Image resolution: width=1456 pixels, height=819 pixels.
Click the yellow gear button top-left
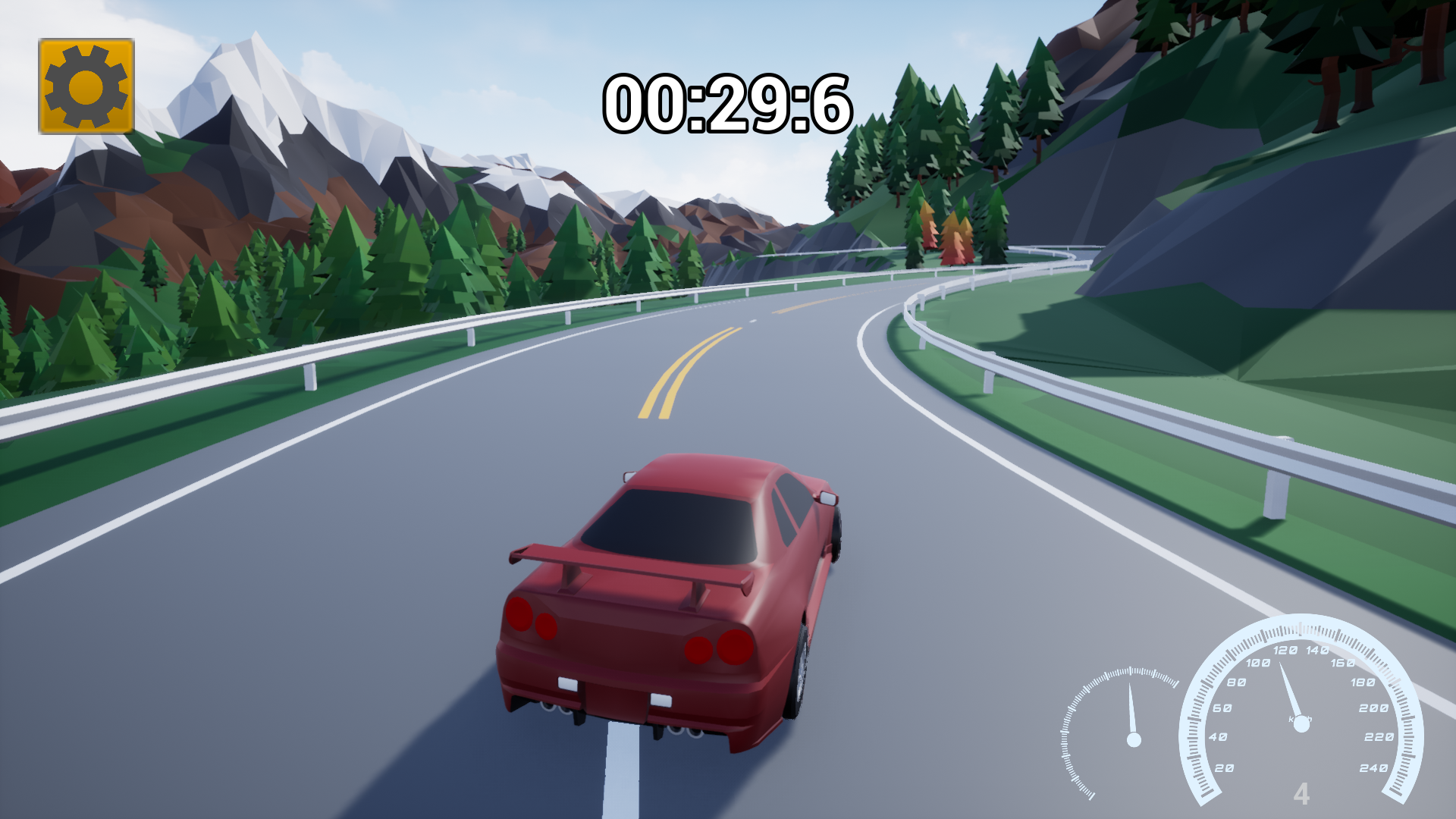85,86
